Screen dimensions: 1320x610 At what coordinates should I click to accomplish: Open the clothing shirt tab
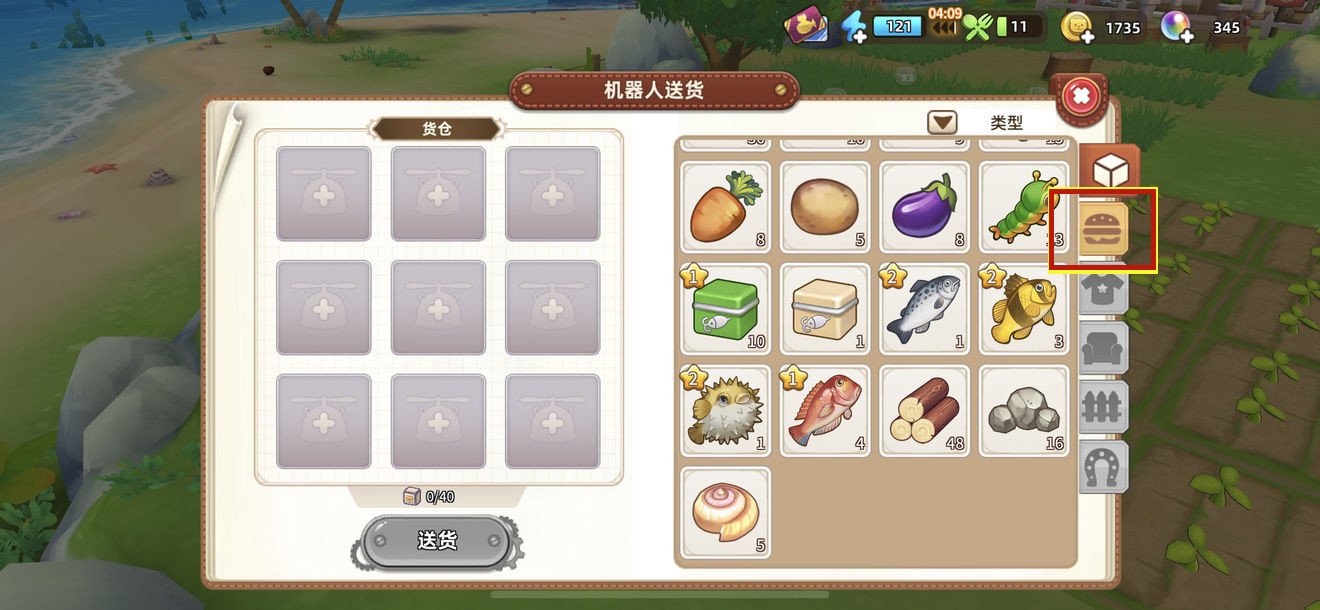click(1104, 290)
